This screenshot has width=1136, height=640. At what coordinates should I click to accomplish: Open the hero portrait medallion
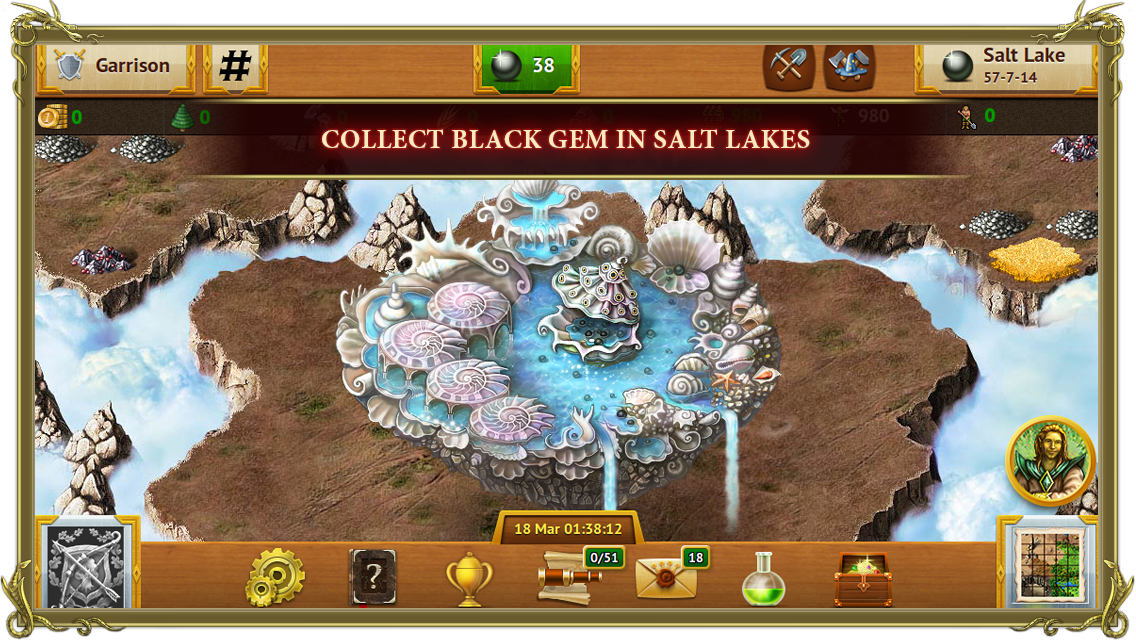coord(1050,461)
